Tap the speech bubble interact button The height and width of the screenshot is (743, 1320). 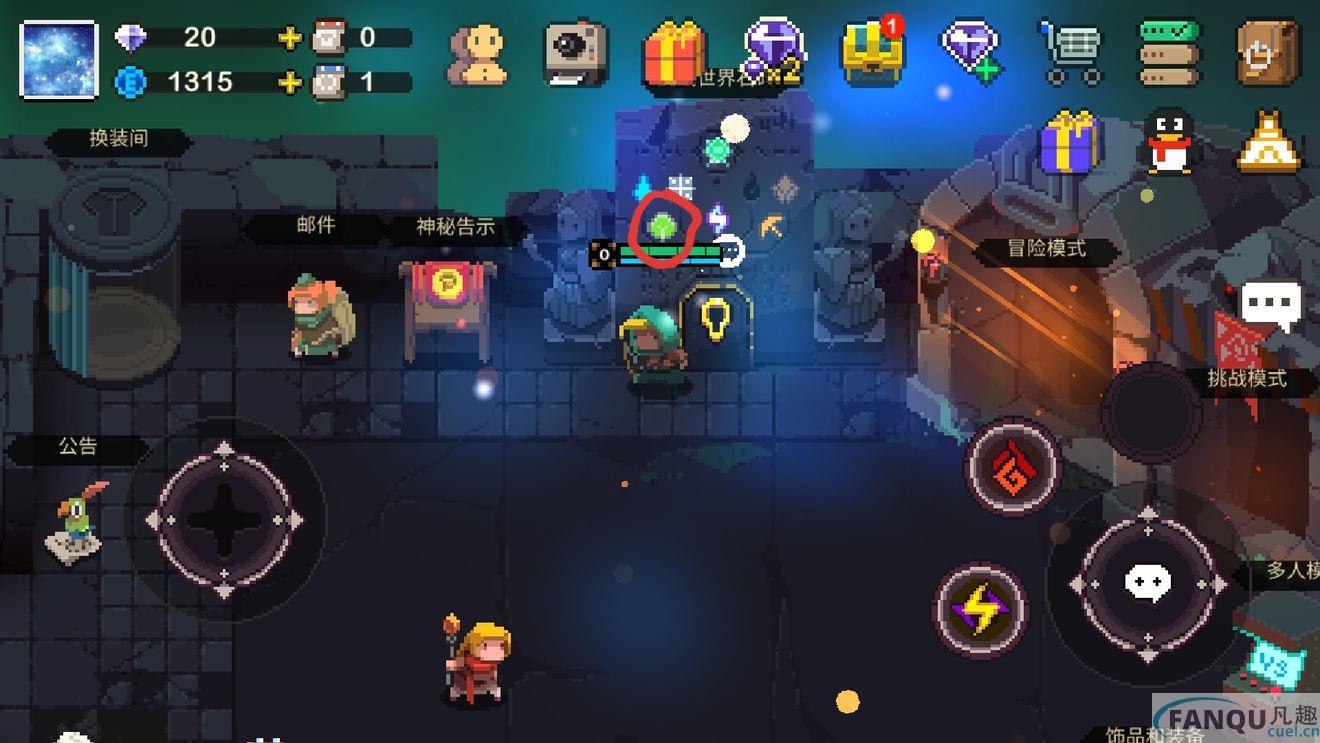(x=1148, y=583)
